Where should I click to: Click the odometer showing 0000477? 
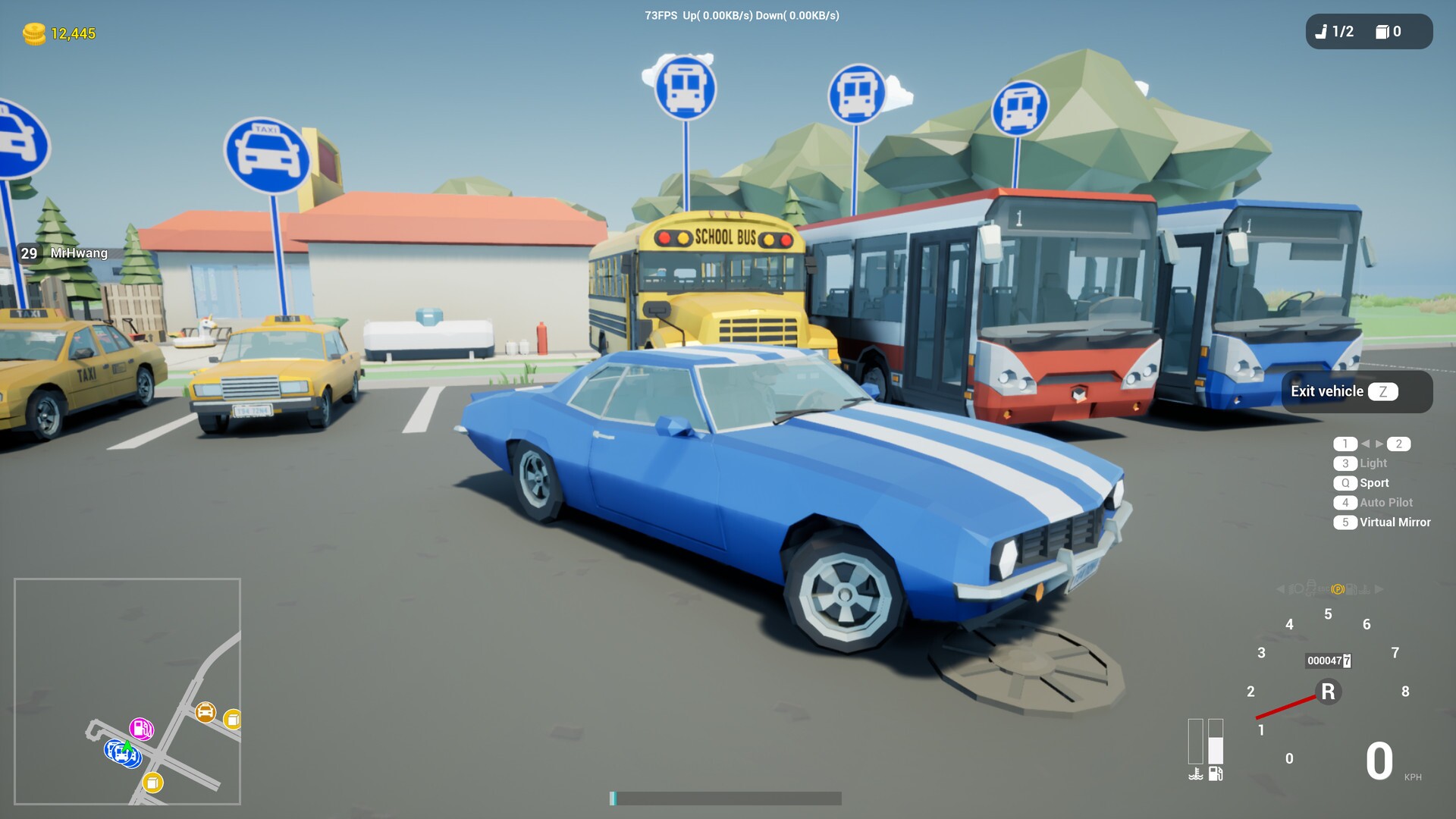(1328, 661)
